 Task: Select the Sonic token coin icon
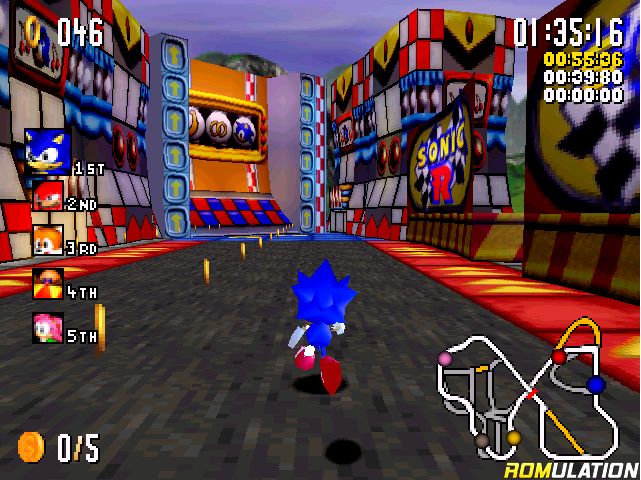[x=32, y=444]
